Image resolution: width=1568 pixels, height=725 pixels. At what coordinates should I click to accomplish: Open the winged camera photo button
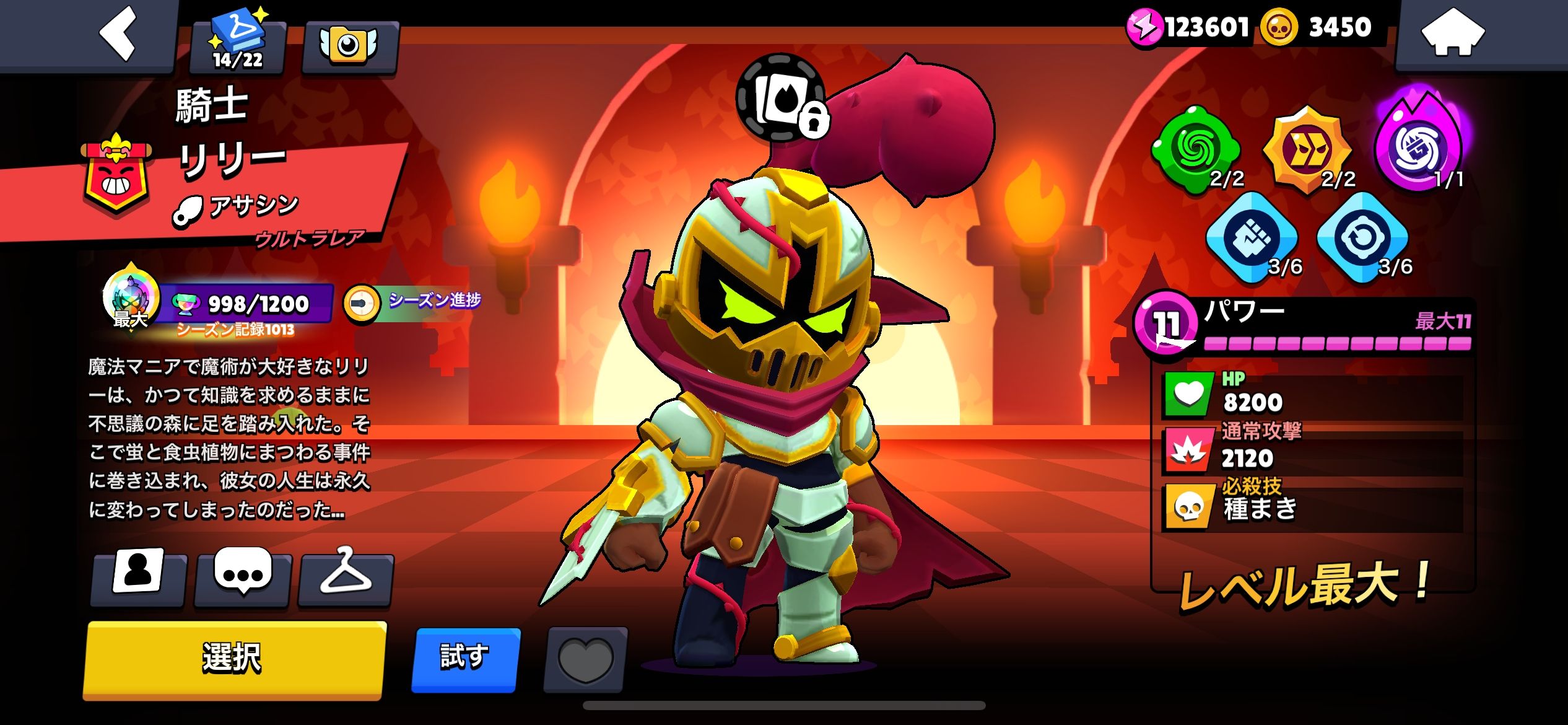point(349,46)
